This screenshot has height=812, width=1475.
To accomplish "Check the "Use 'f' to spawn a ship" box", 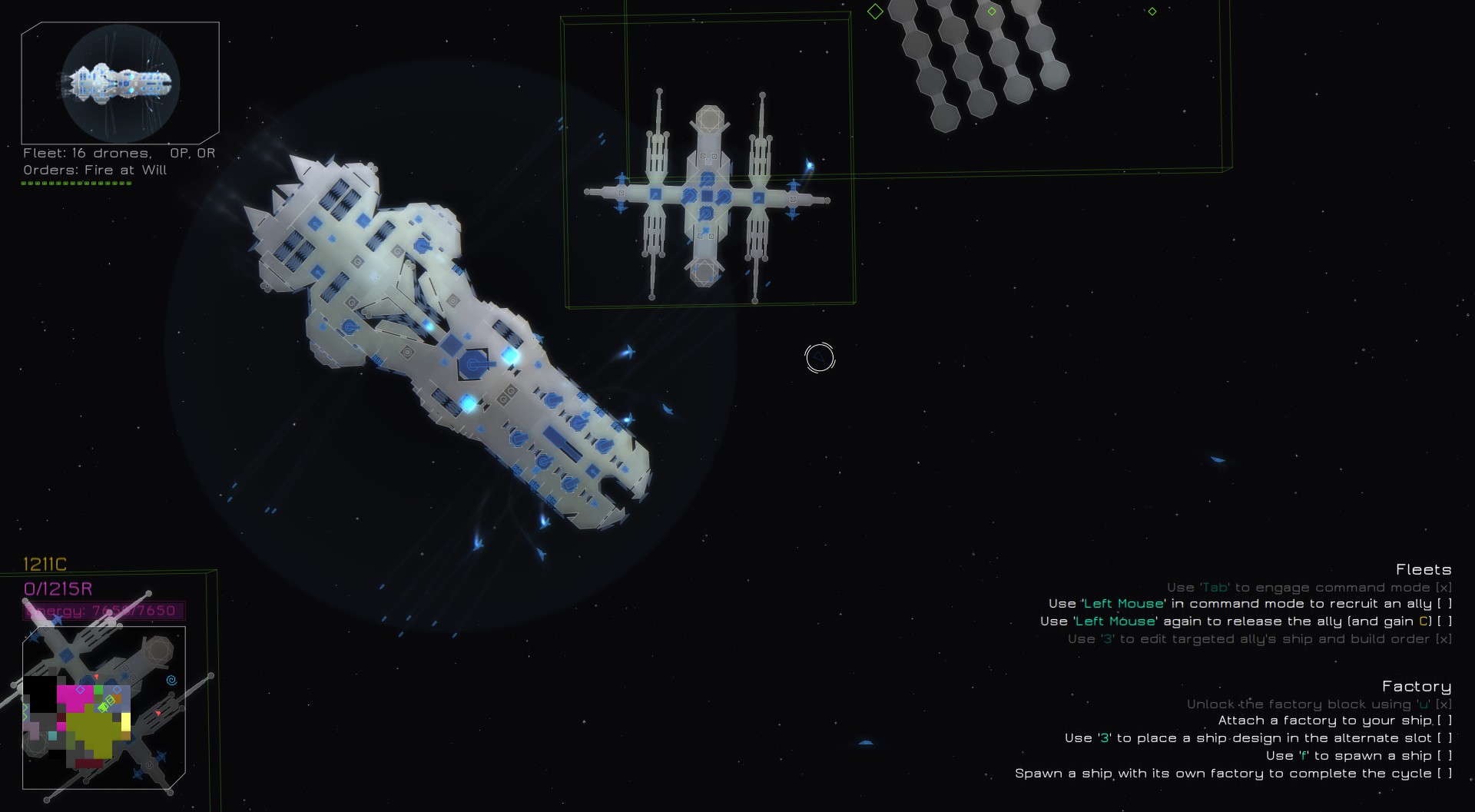I will pyautogui.click(x=1444, y=755).
